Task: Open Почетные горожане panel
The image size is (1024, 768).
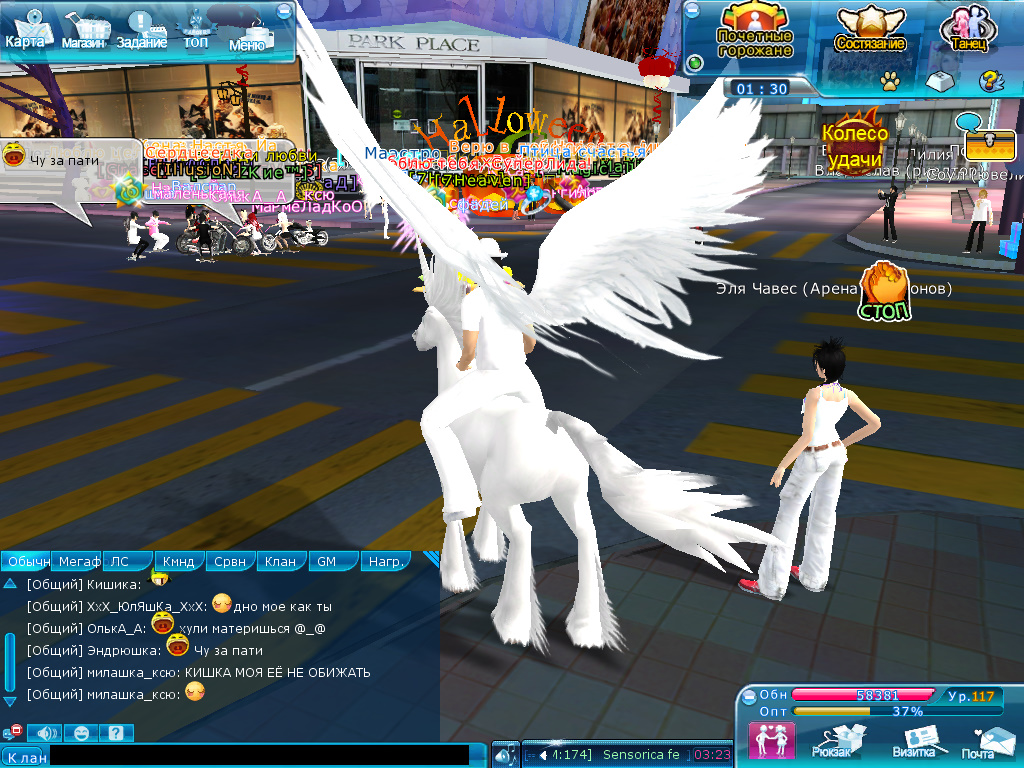Action: (755, 29)
